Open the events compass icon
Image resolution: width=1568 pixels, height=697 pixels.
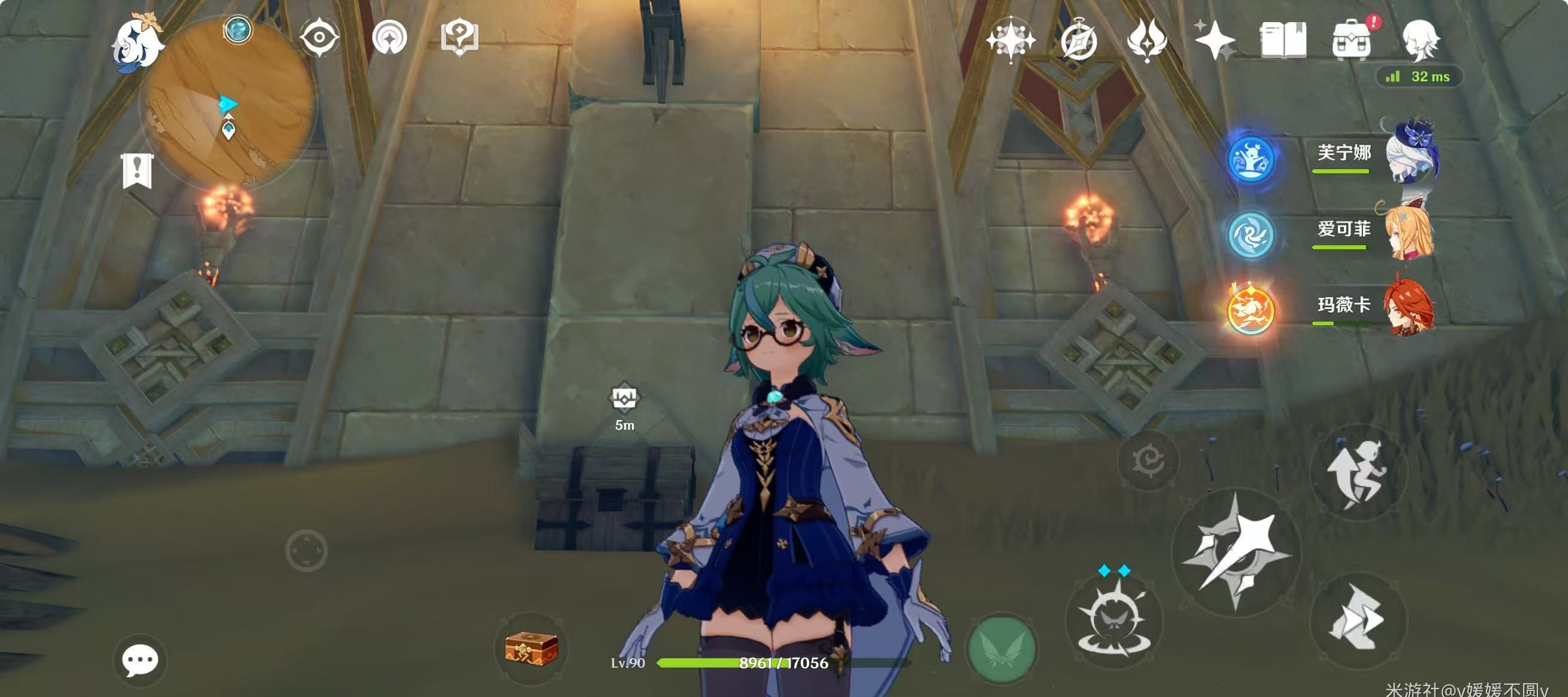pos(1079,40)
